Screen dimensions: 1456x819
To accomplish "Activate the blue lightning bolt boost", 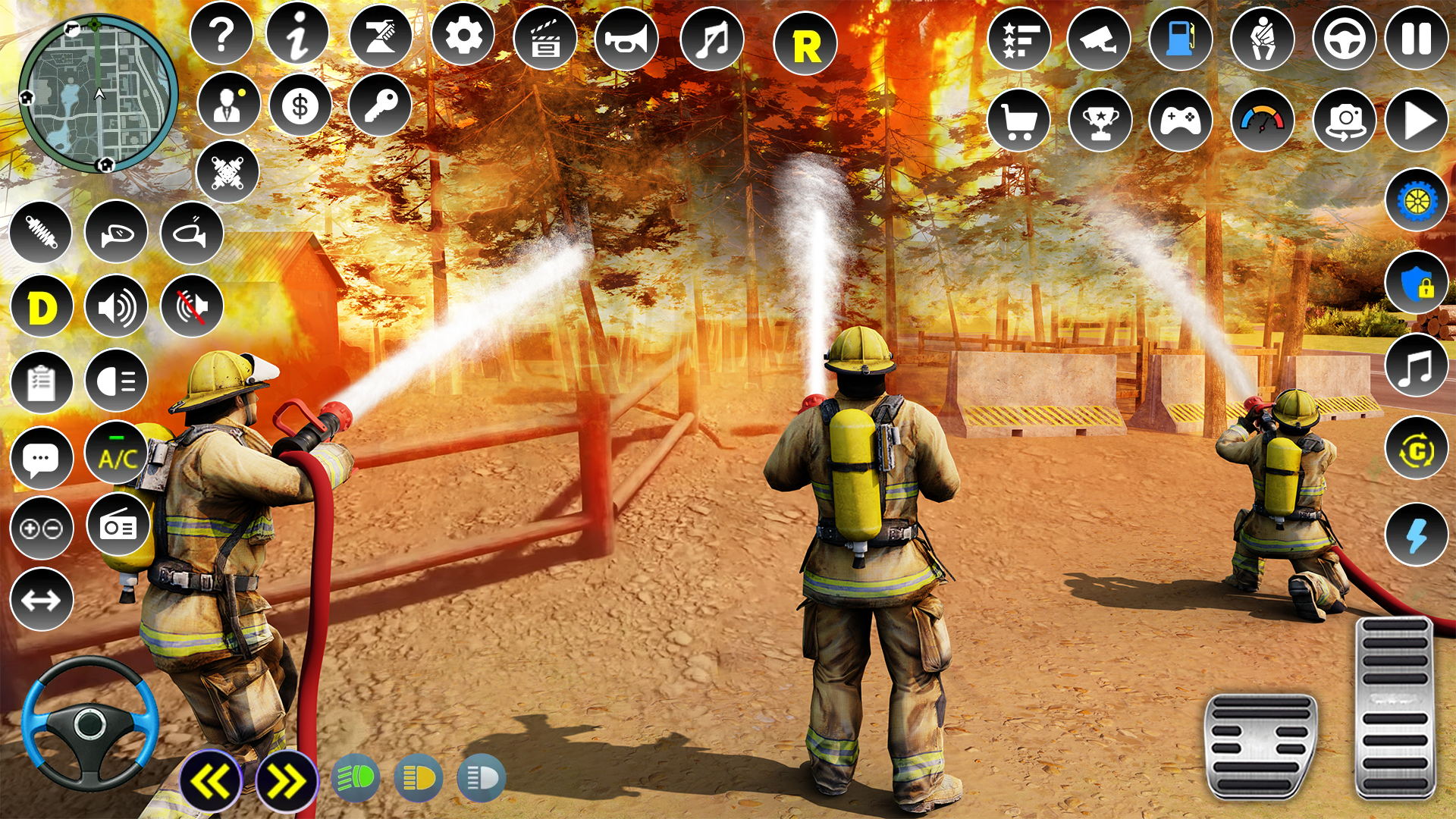I will pos(1416,535).
